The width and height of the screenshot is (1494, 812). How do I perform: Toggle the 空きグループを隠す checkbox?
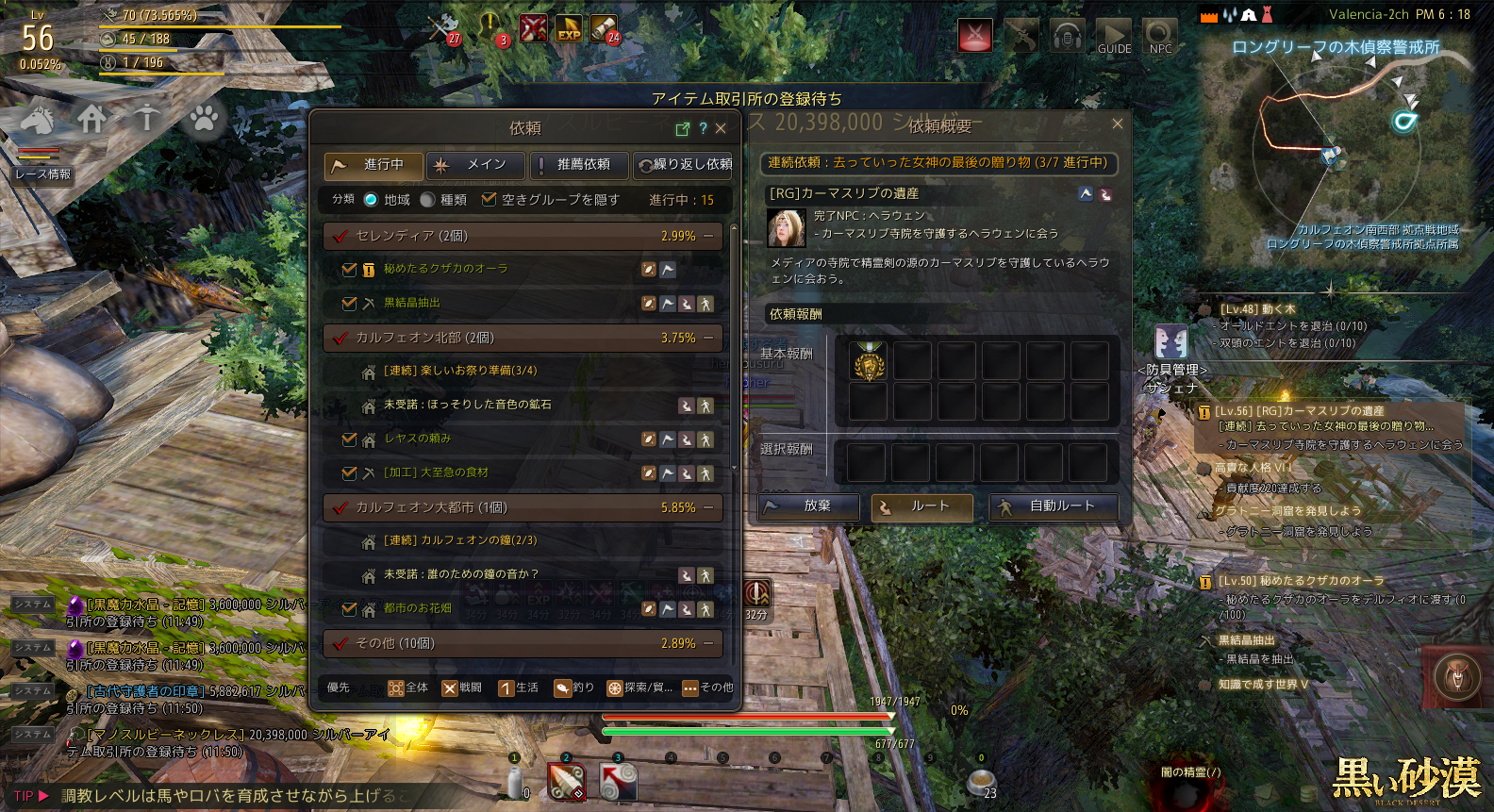pyautogui.click(x=489, y=200)
